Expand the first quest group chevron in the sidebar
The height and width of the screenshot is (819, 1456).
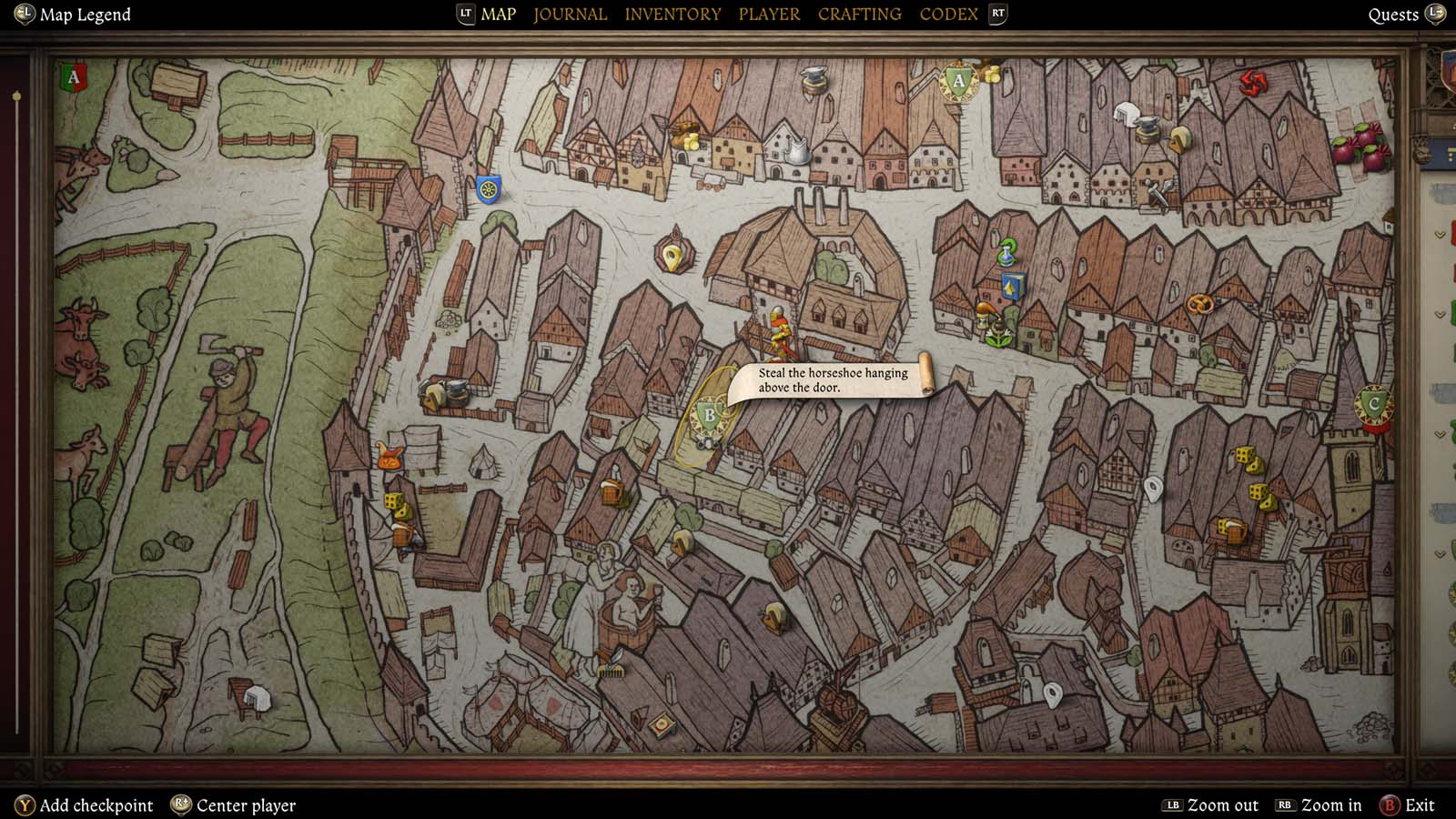point(1439,234)
